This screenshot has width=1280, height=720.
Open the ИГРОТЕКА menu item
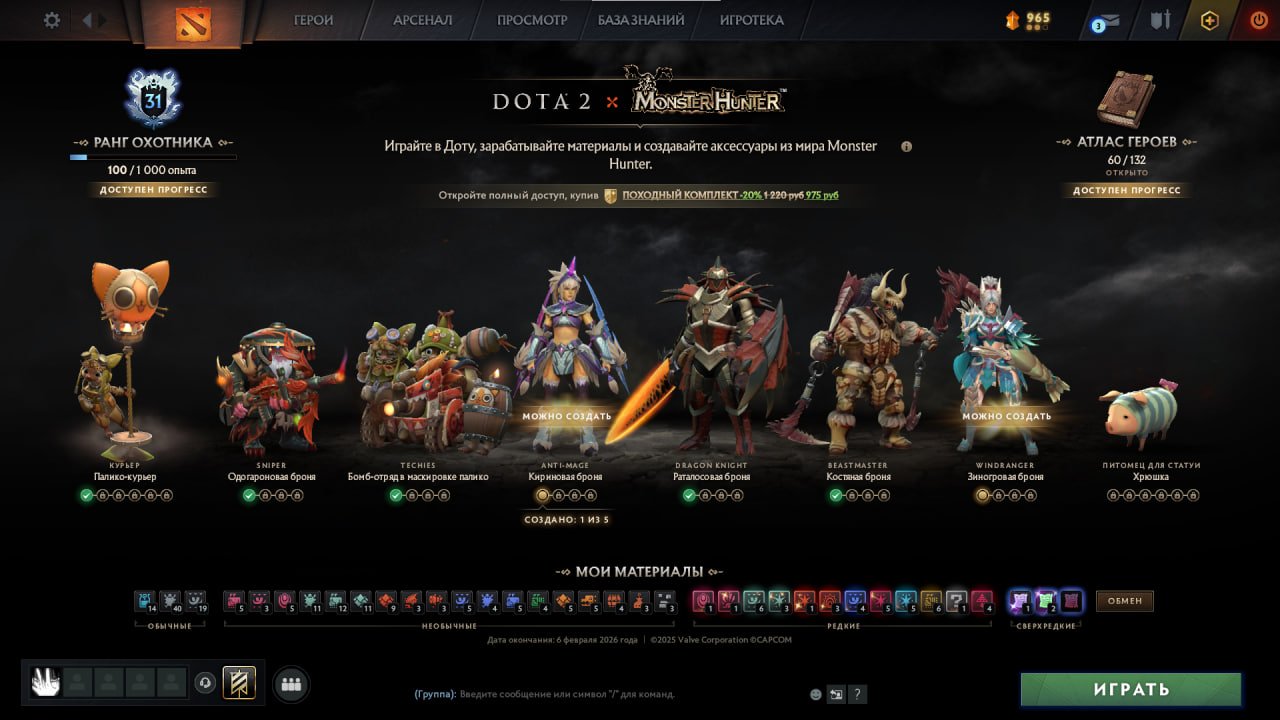pyautogui.click(x=750, y=19)
